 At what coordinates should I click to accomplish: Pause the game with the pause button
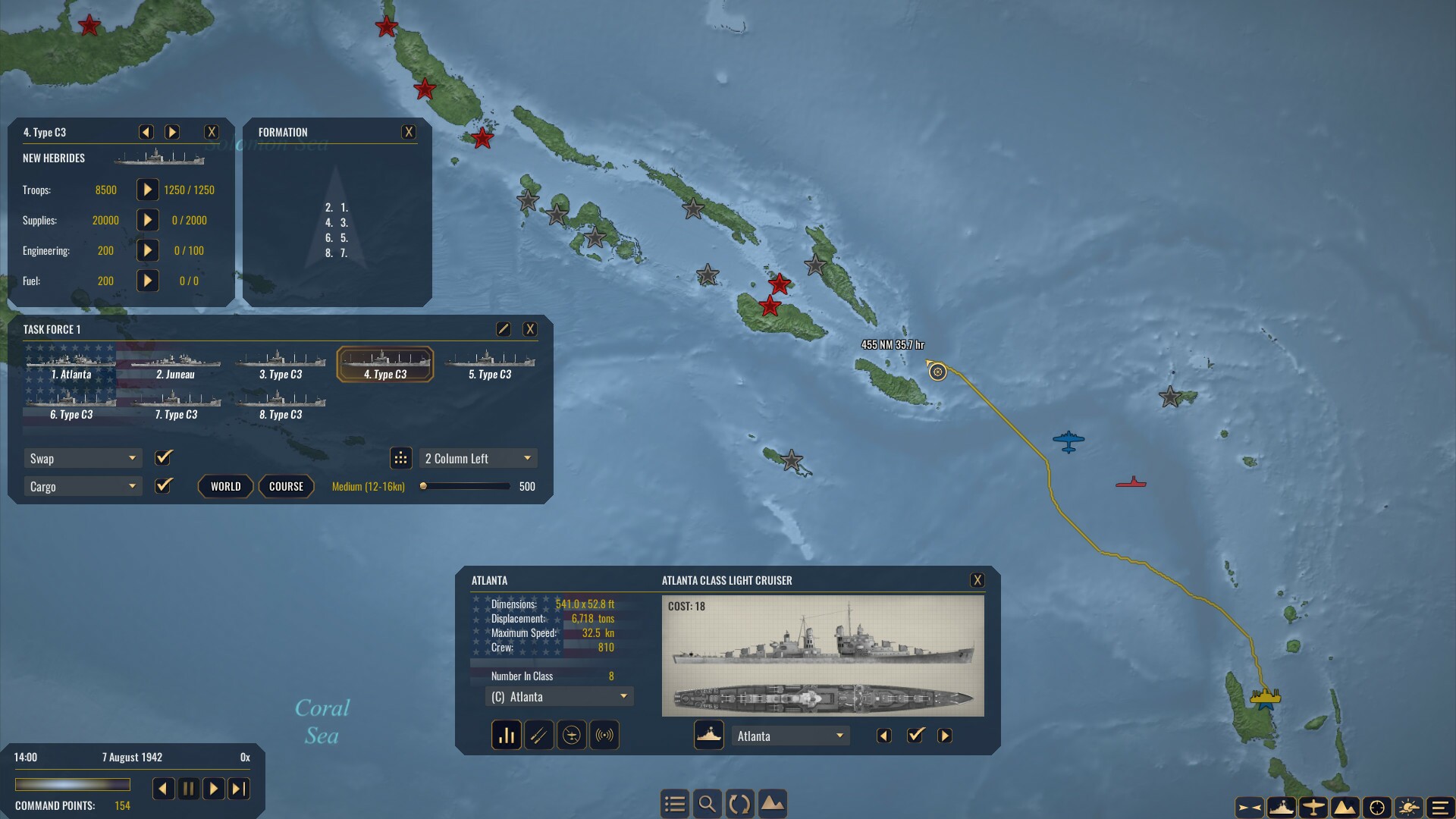click(189, 789)
